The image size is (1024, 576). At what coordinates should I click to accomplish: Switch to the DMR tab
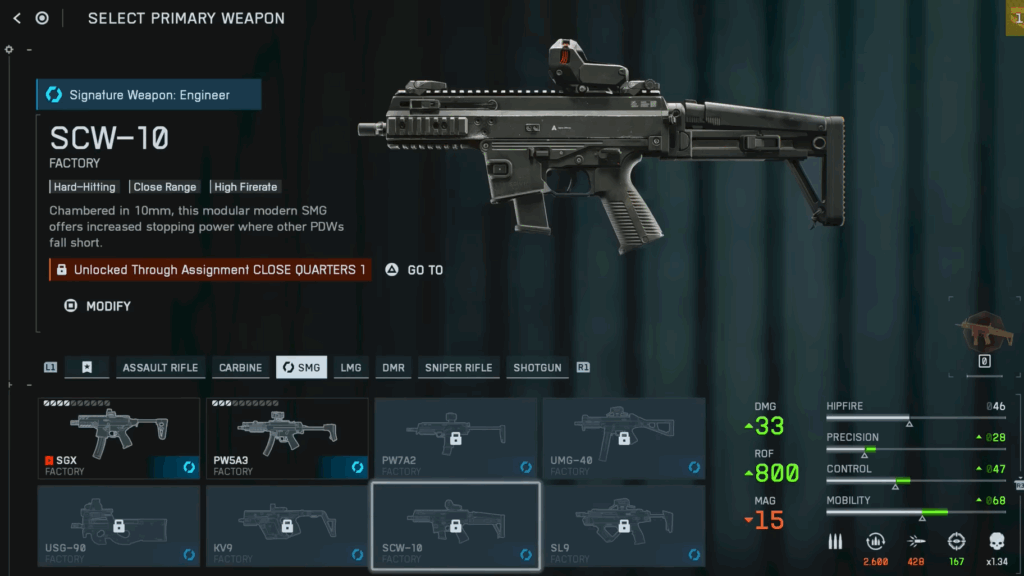(x=393, y=367)
